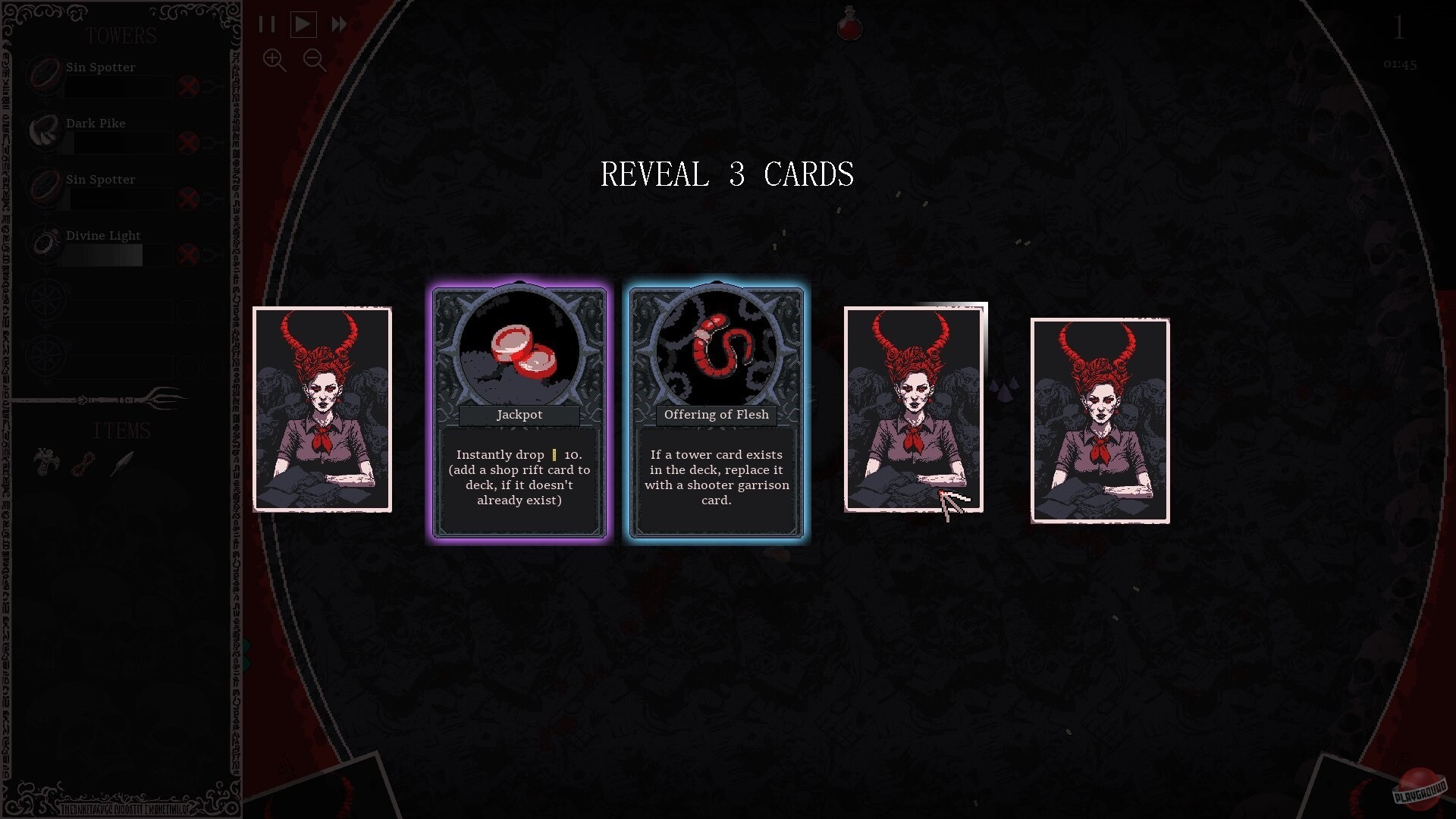Select the Divine Light tower icon

[44, 244]
